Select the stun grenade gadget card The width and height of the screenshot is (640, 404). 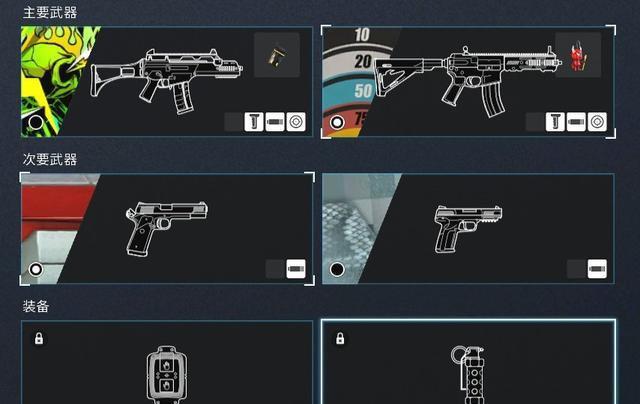tap(467, 364)
